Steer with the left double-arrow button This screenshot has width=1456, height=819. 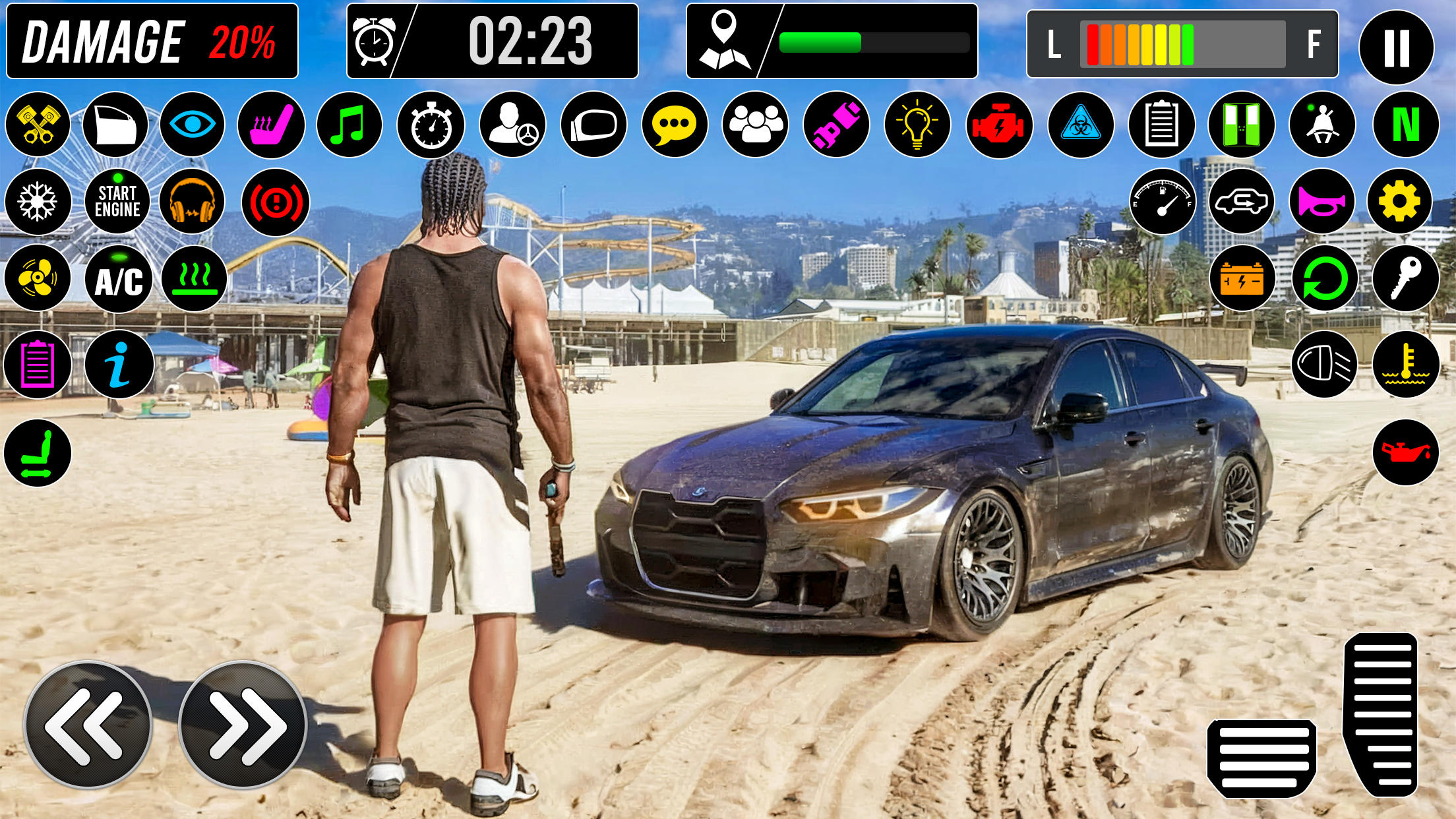click(88, 724)
